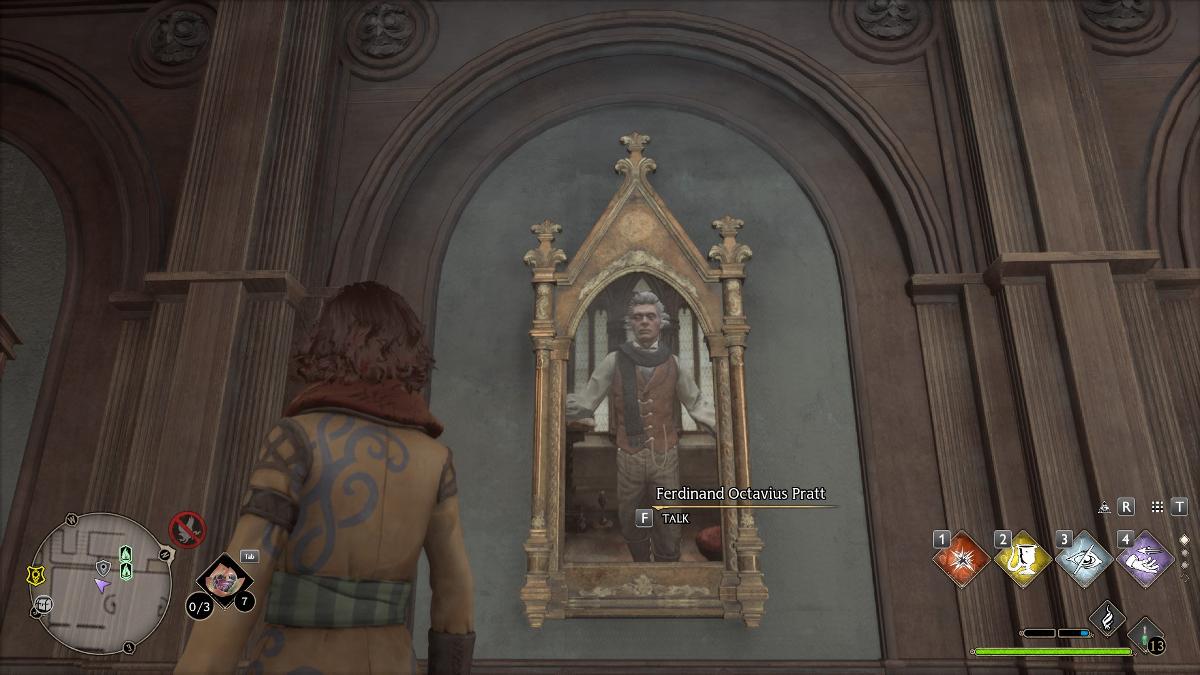Click the upper green Floo flame marker
This screenshot has height=675, width=1200.
[126, 554]
